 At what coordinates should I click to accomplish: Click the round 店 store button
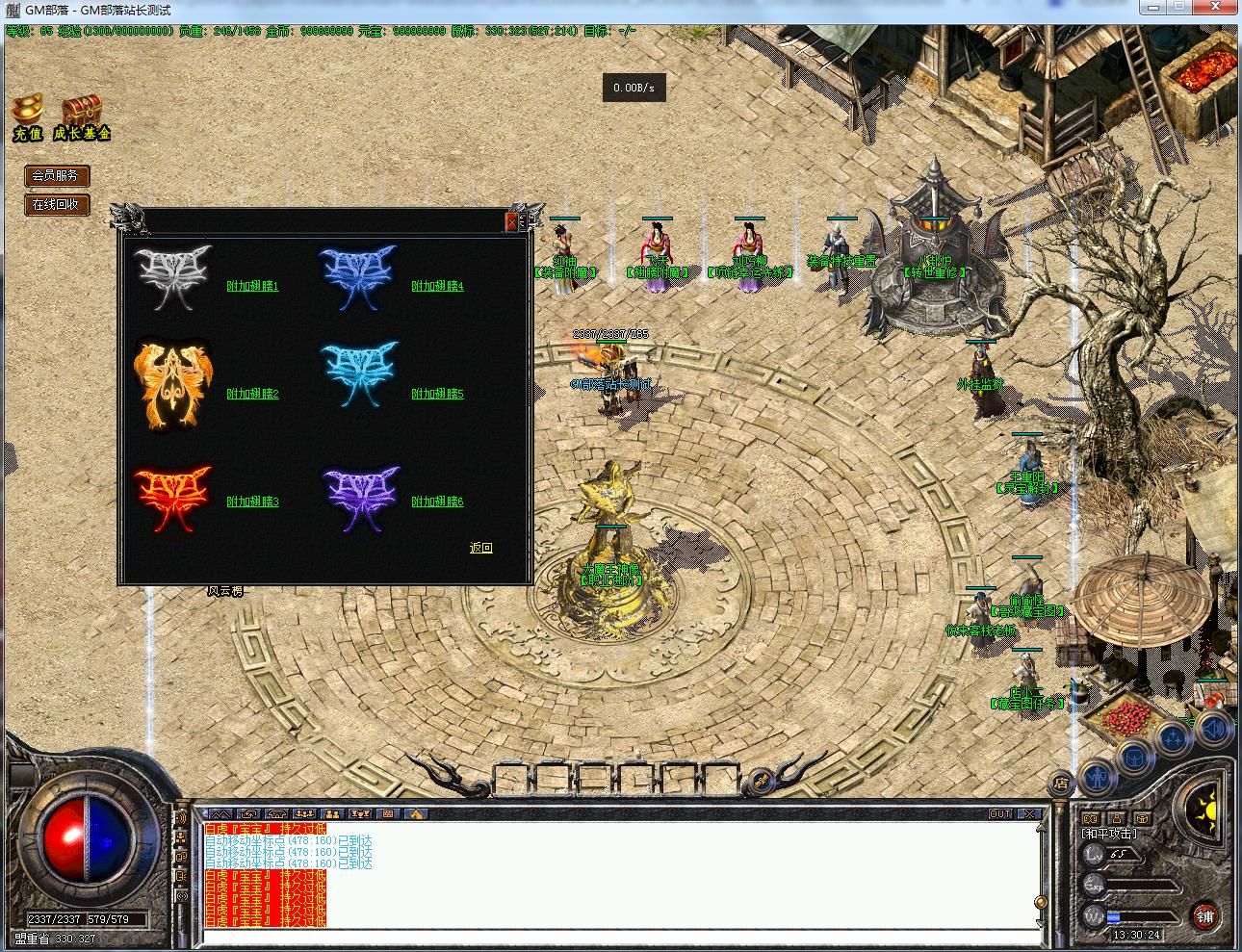(1060, 782)
